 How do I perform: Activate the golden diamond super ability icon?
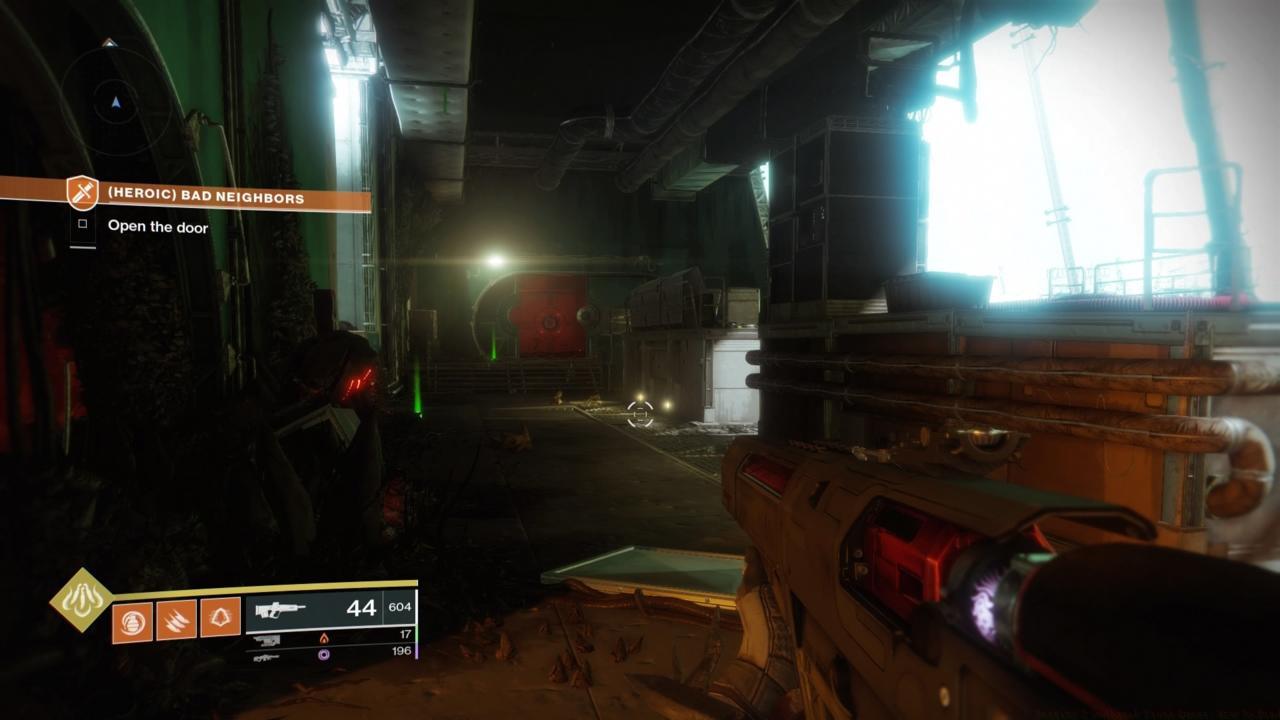tap(82, 600)
